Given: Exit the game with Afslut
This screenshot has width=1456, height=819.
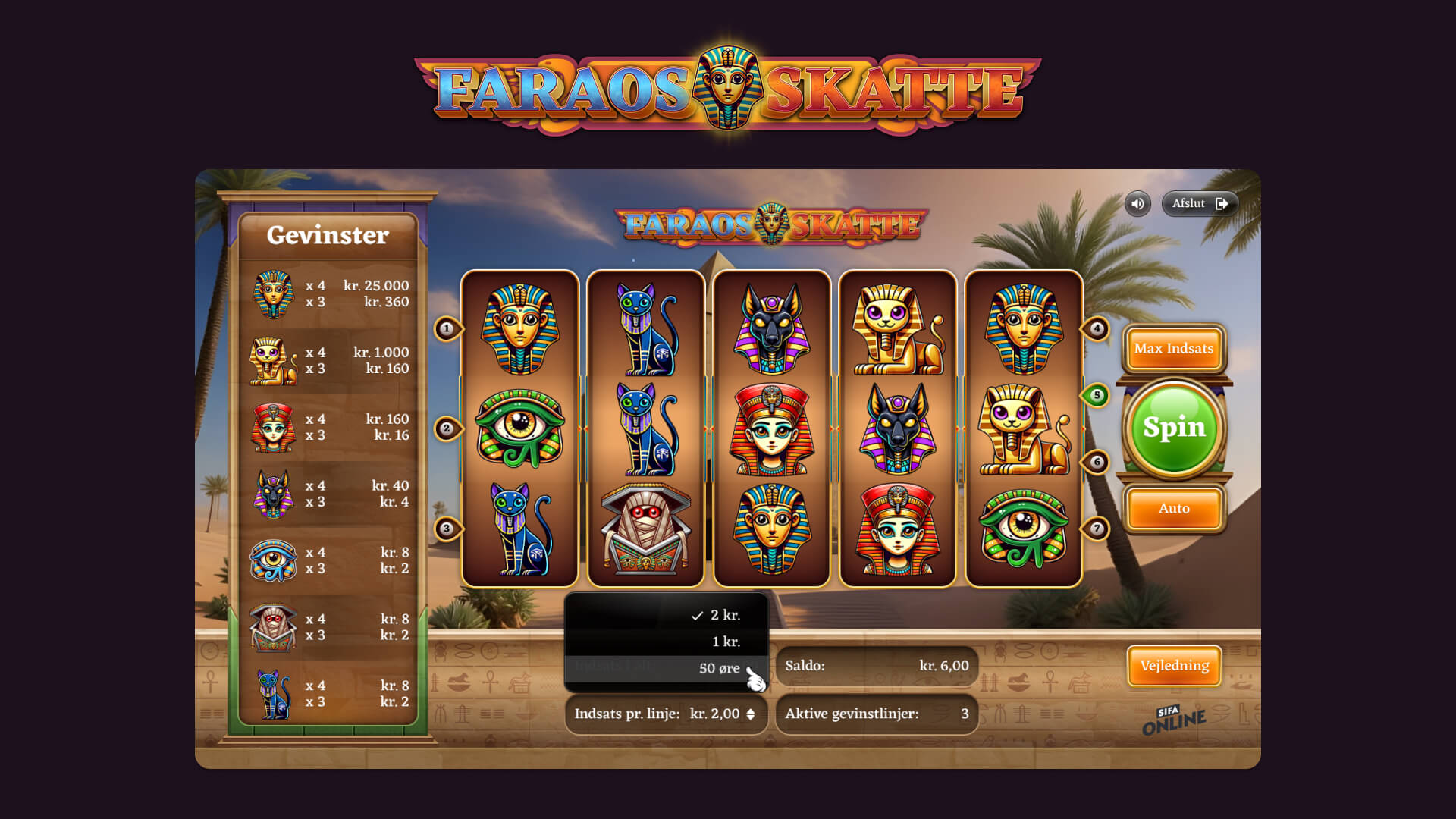Looking at the screenshot, I should point(1200,203).
